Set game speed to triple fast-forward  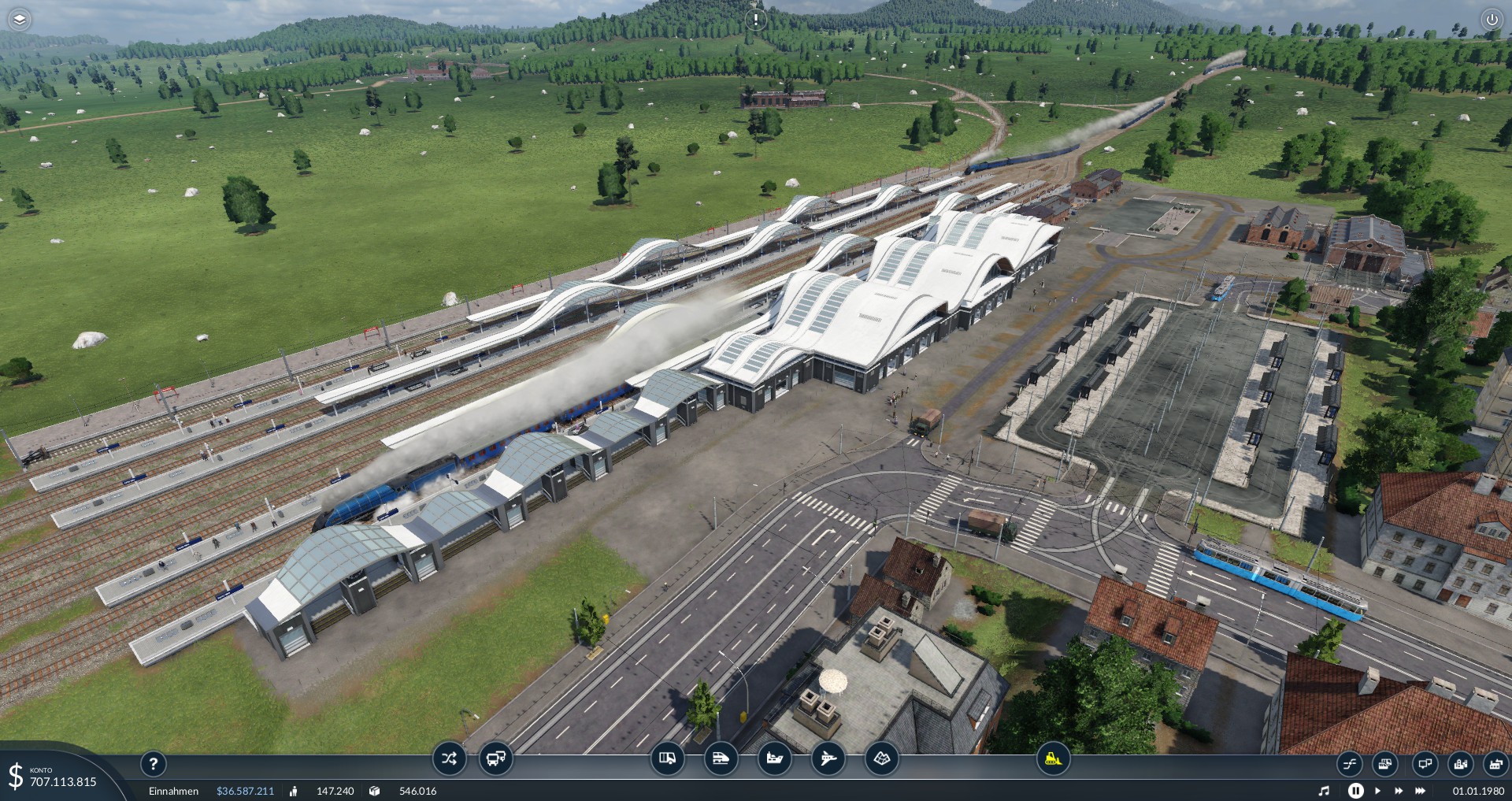[1421, 791]
